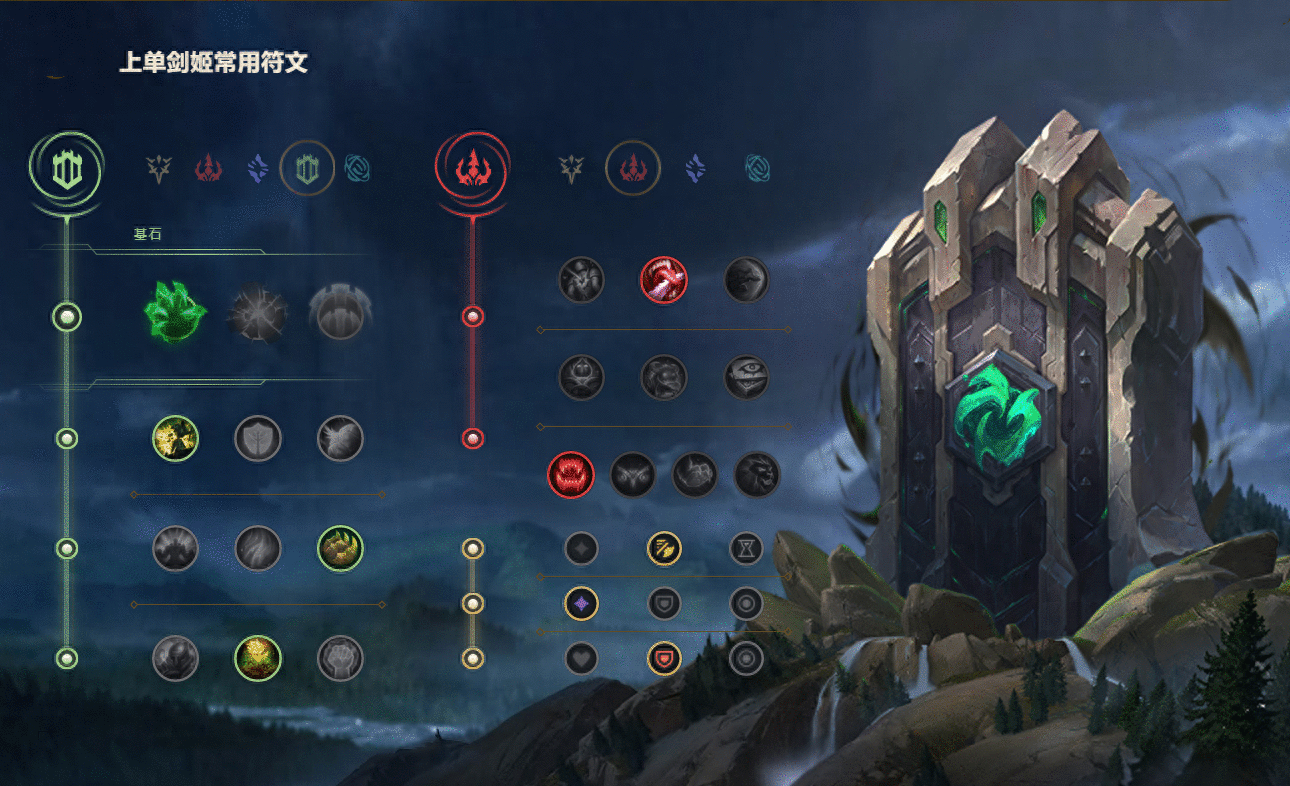The height and width of the screenshot is (786, 1290).
Task: Pick the Guardian keystone rune
Action: 340,312
